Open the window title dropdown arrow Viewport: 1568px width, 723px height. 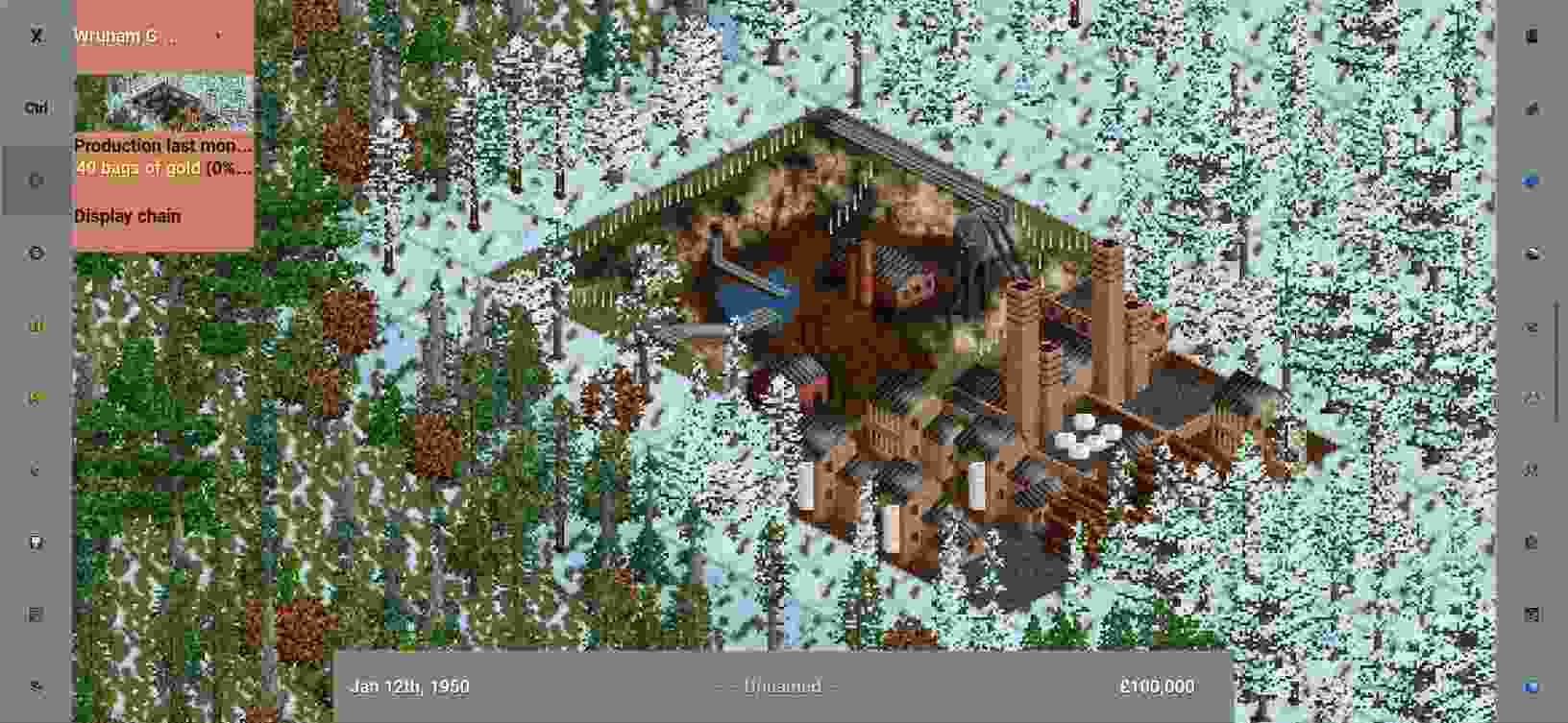(x=219, y=36)
